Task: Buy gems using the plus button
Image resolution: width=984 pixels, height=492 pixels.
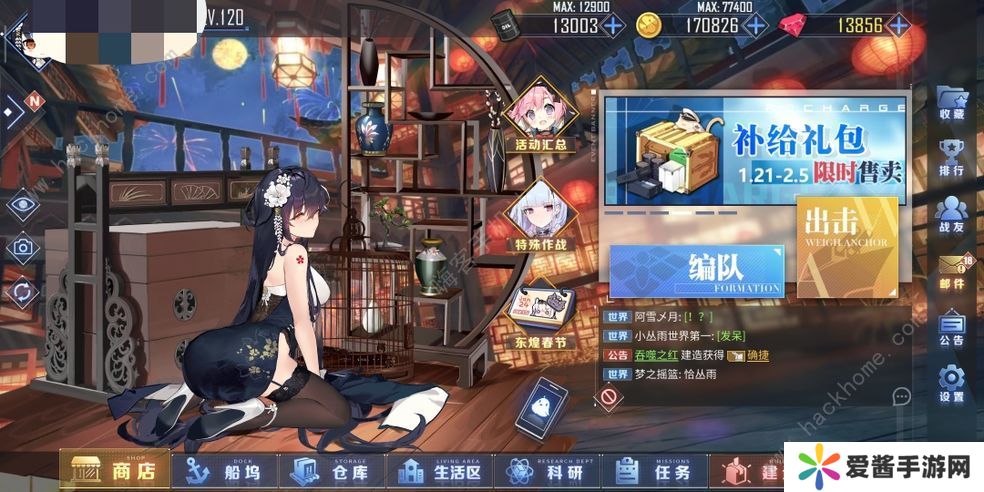Action: click(x=899, y=26)
